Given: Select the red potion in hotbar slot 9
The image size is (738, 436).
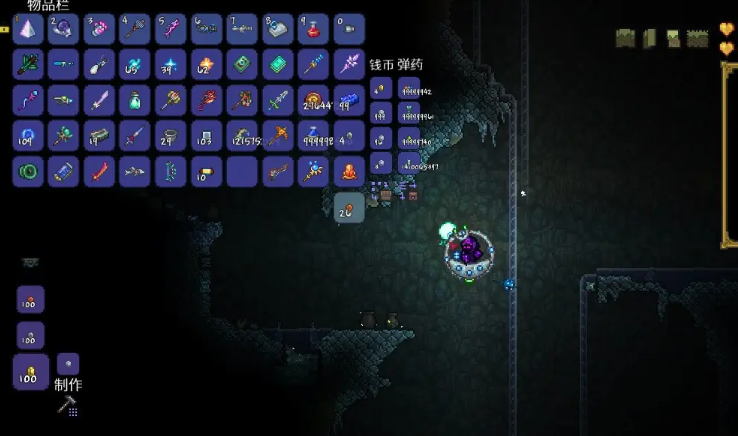Looking at the screenshot, I should tap(313, 28).
